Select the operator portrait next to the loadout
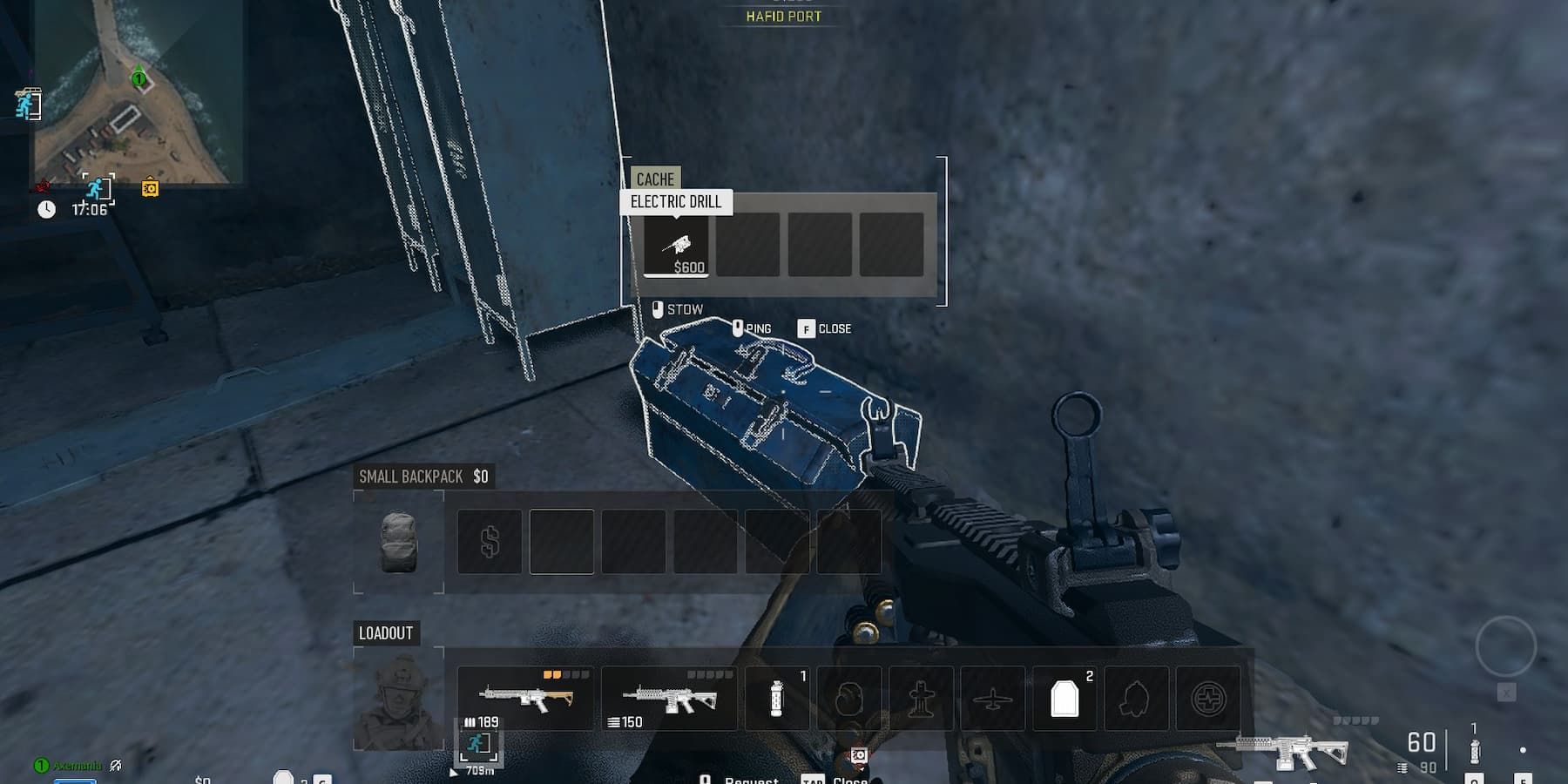Screen dimensions: 1568x784 click(x=399, y=697)
